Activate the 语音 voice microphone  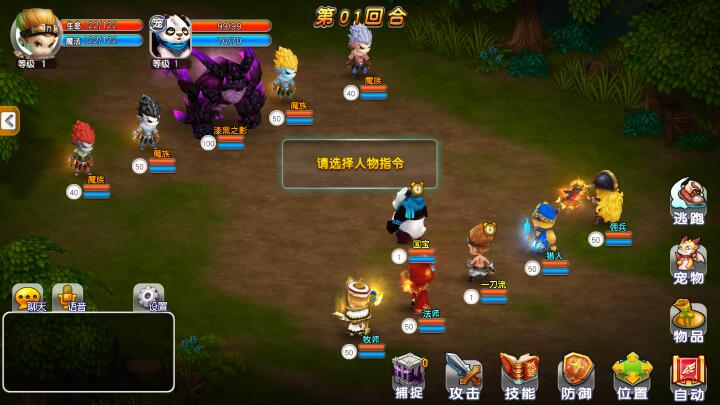click(69, 297)
